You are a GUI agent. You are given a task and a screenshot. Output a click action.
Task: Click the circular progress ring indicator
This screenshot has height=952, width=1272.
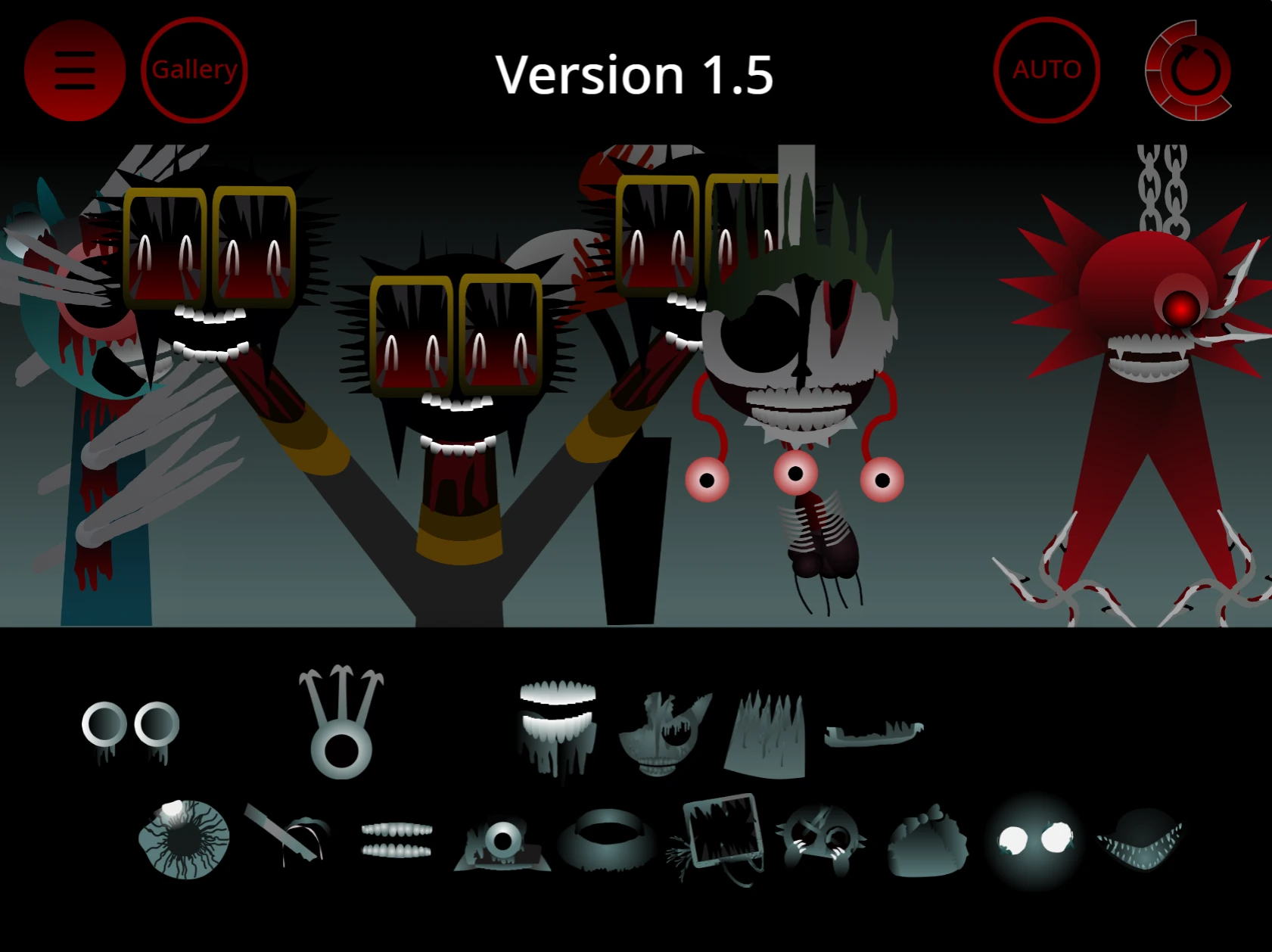(x=1190, y=69)
